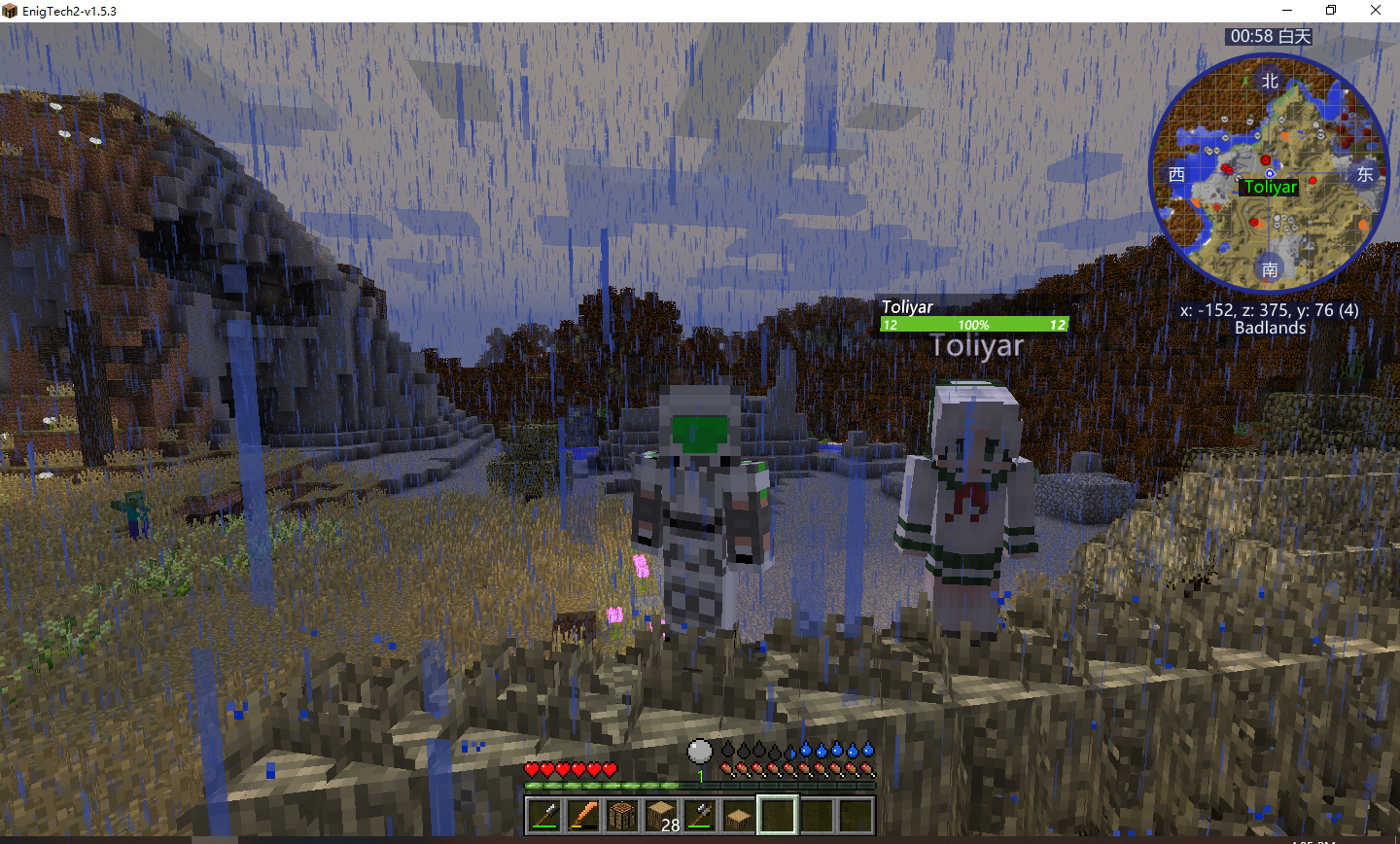Pick the double-headed hammer hotbar slot
Viewport: 1400px width, 844px height.
(x=700, y=815)
